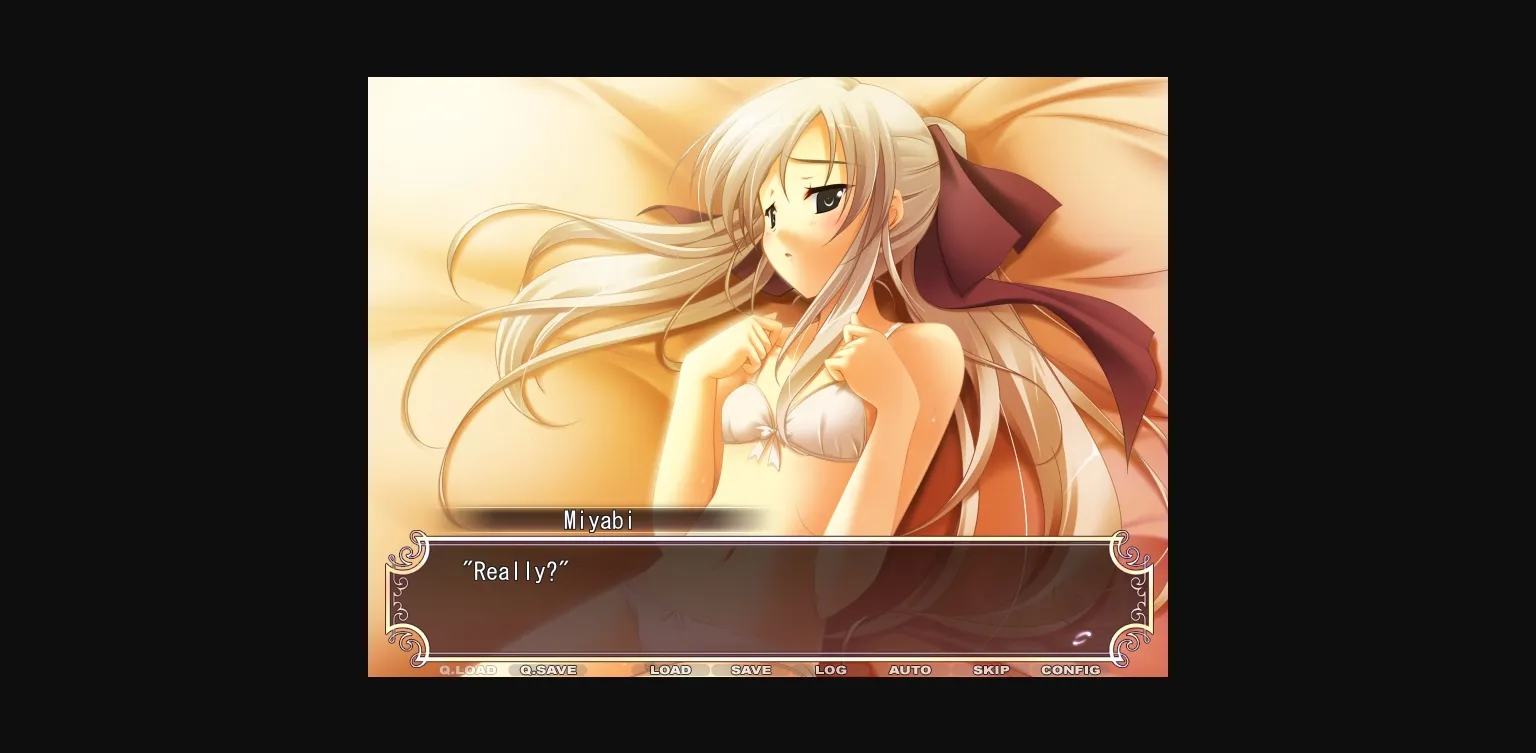Screen dimensions: 1536x753
Task: Click the swirl page-advance indicator
Action: pos(1082,637)
